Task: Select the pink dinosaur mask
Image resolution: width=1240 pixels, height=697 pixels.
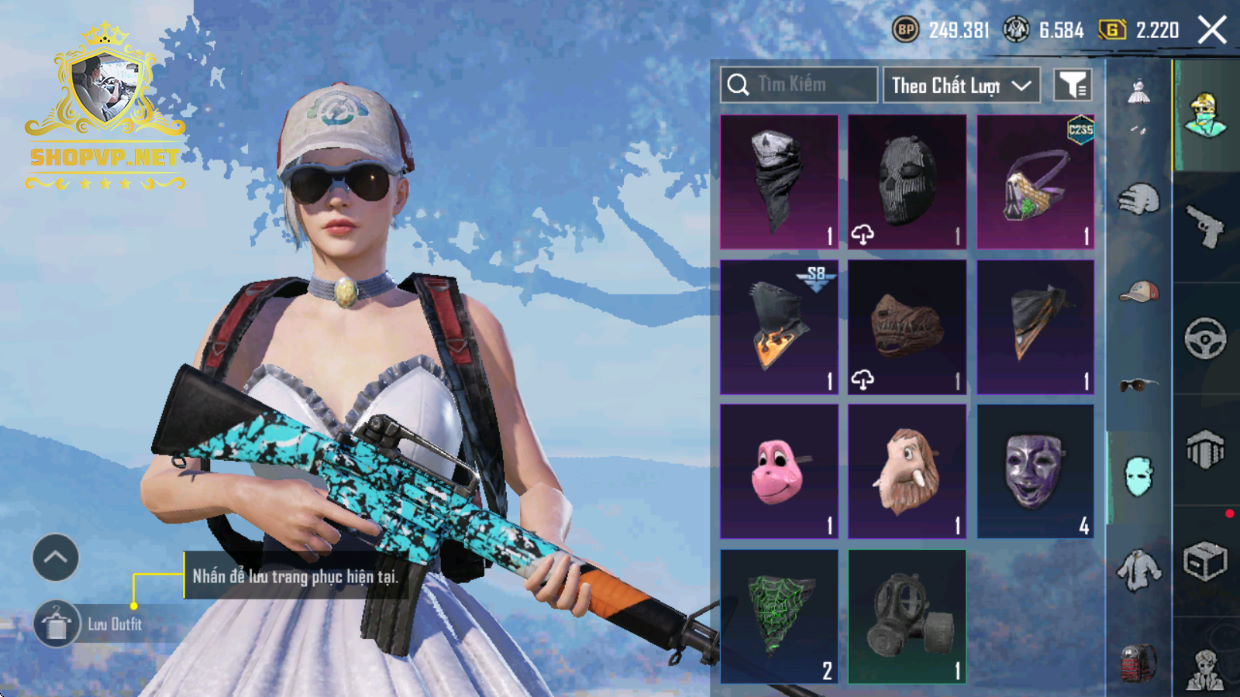Action: pyautogui.click(x=779, y=471)
